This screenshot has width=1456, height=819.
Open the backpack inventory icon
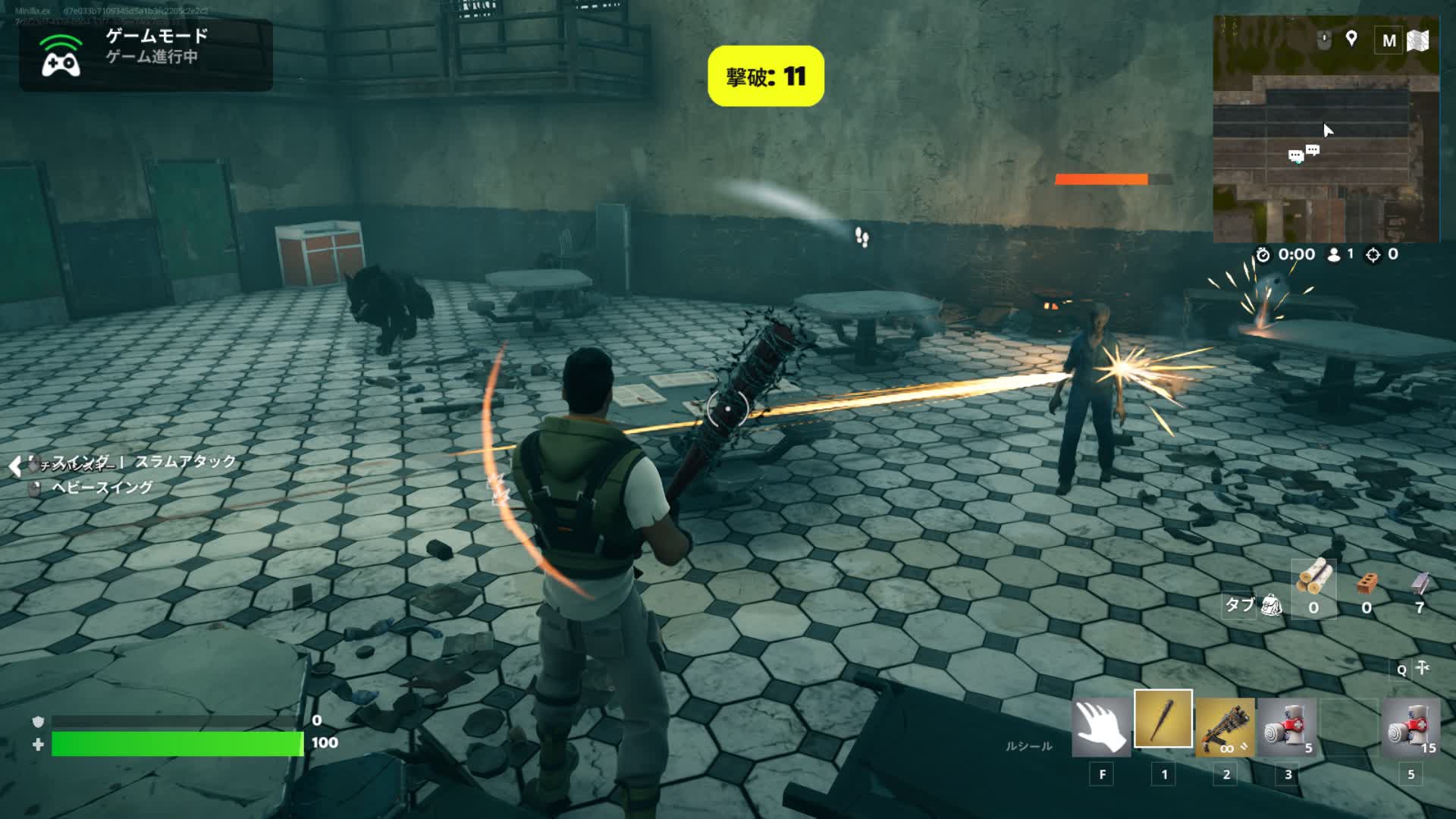coord(1271,605)
